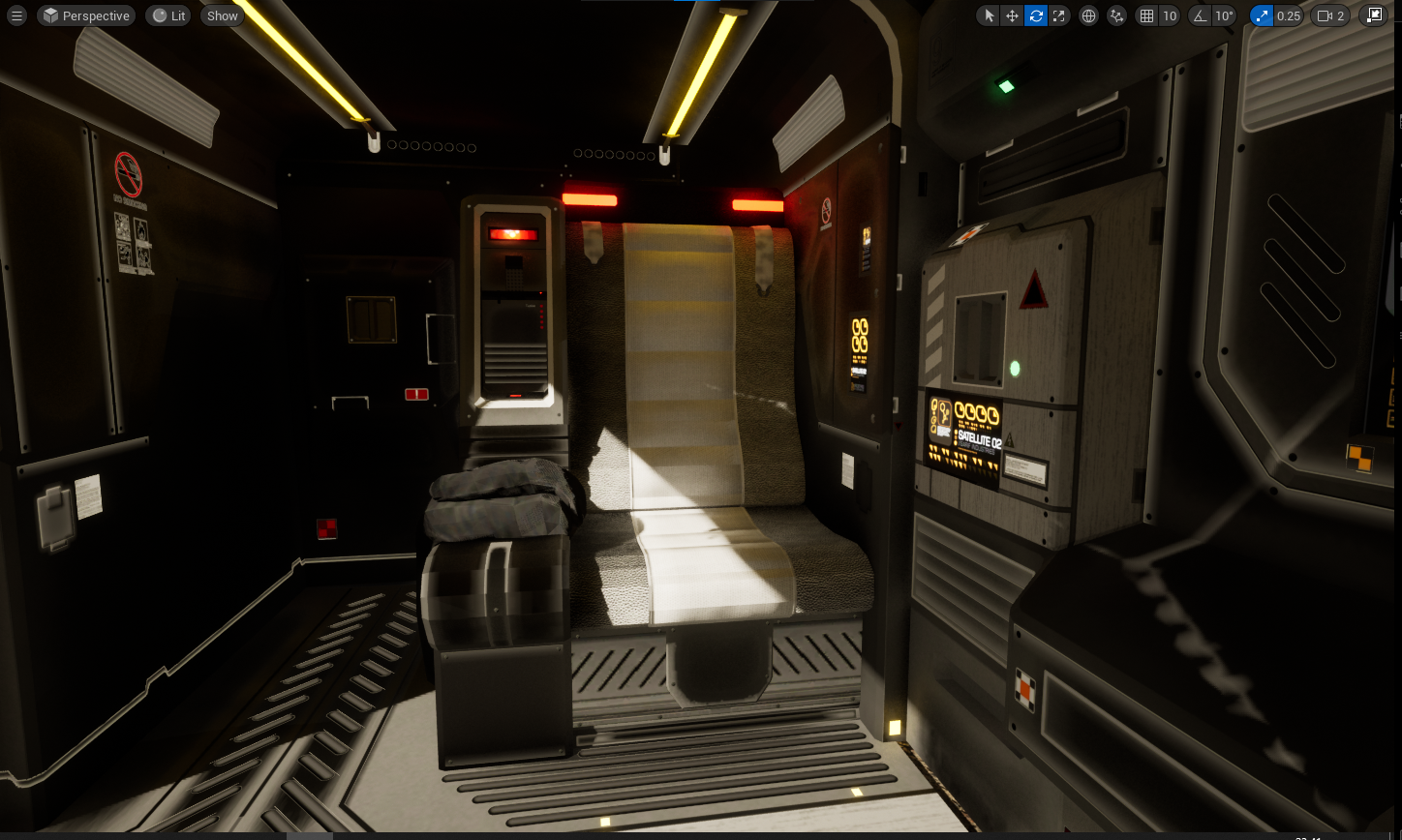
Task: Open the surface snapping options
Action: 1117,15
